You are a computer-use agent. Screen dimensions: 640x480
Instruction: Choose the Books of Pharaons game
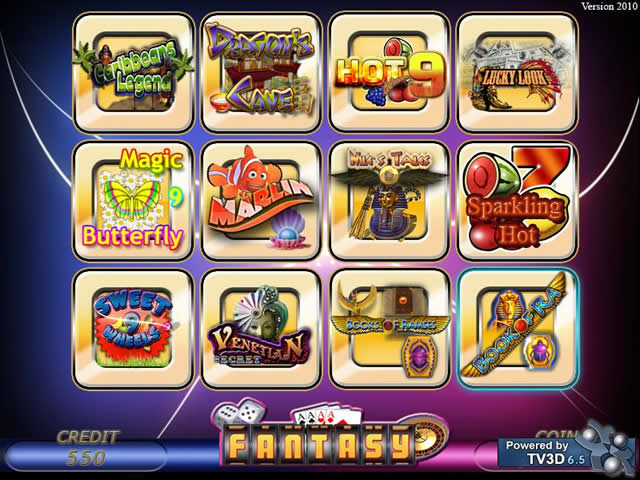[389, 328]
